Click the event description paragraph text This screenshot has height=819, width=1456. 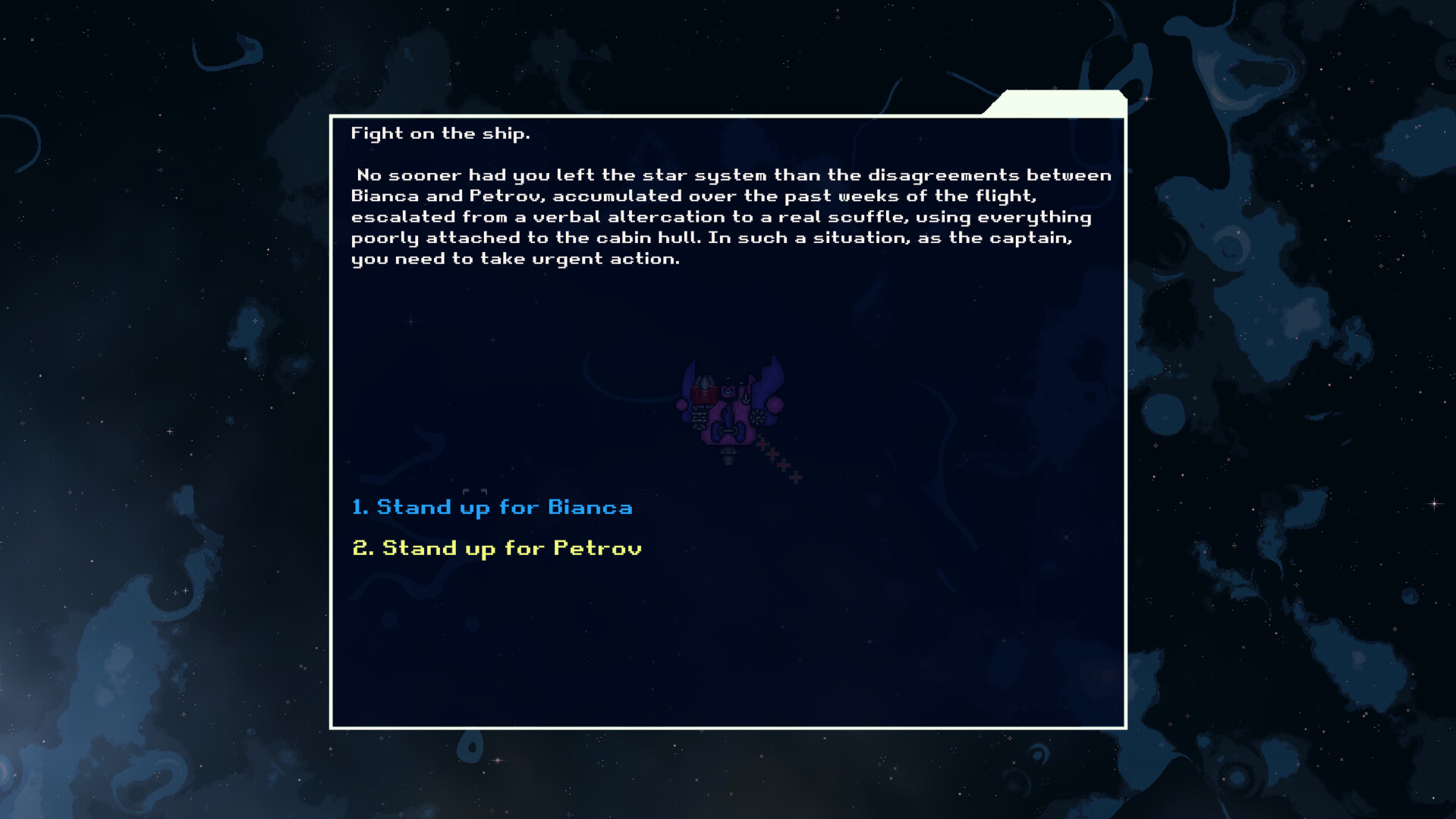(x=728, y=216)
